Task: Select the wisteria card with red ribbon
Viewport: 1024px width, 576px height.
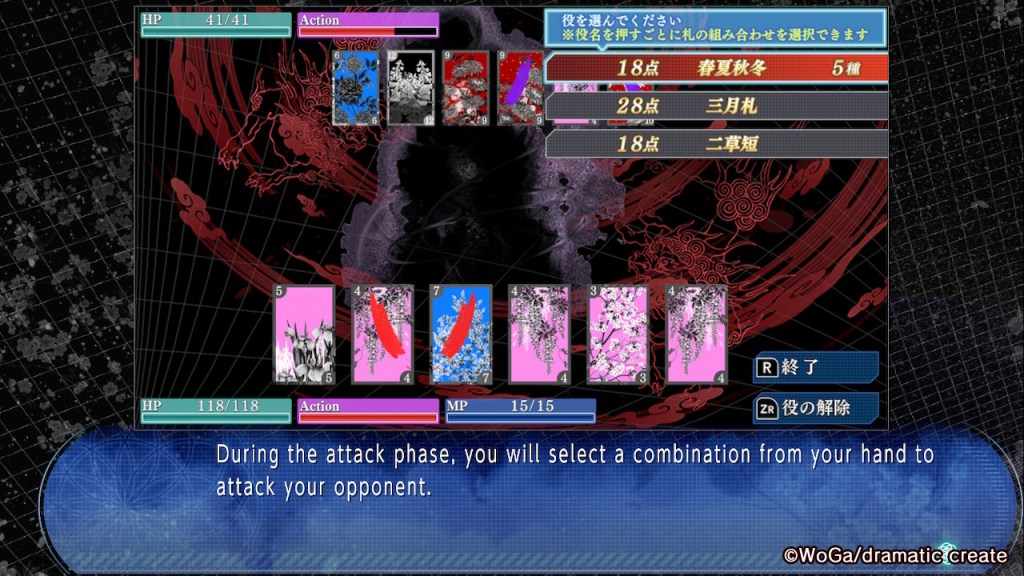Action: (383, 335)
